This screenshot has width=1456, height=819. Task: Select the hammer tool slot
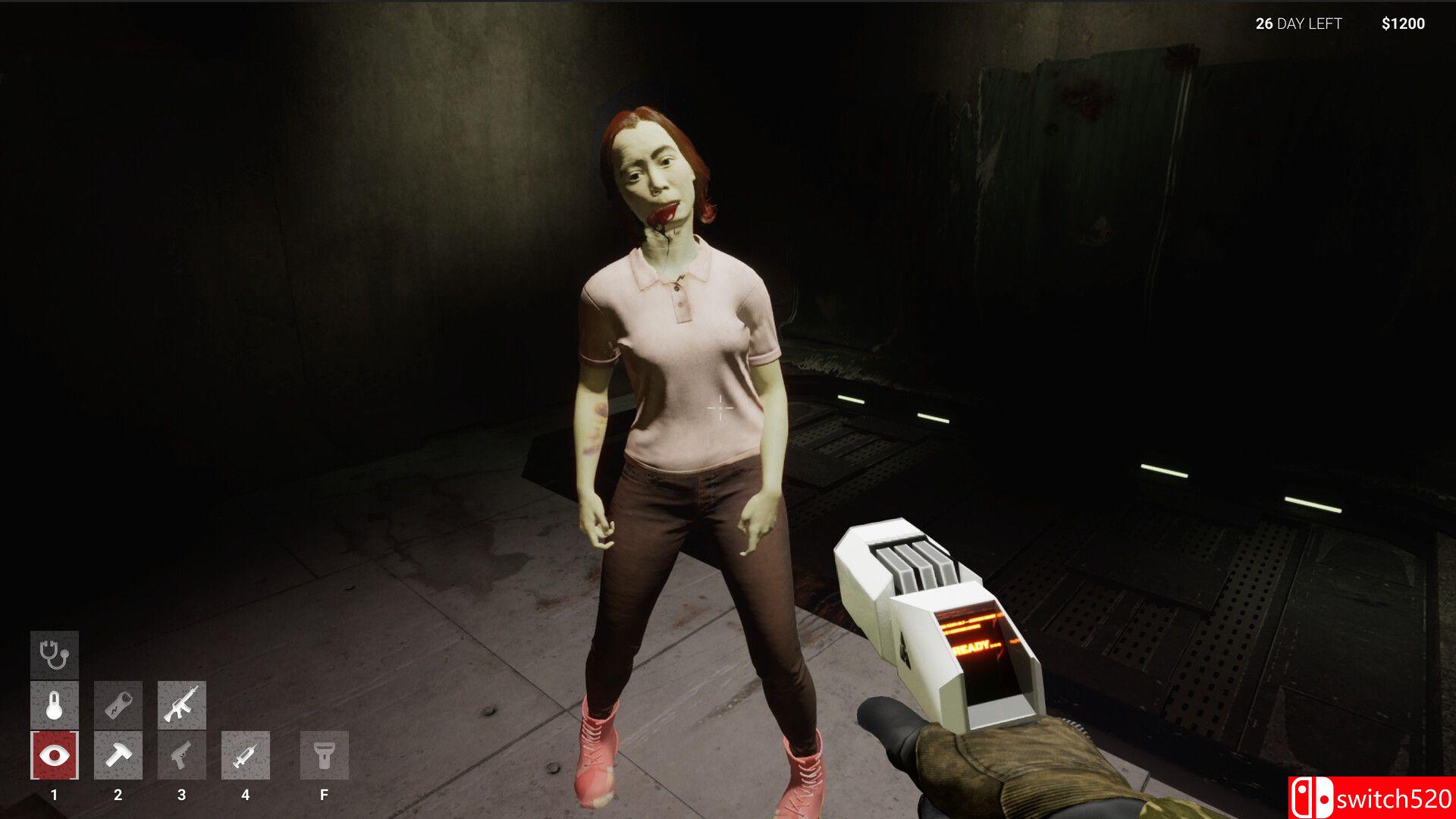(x=118, y=755)
